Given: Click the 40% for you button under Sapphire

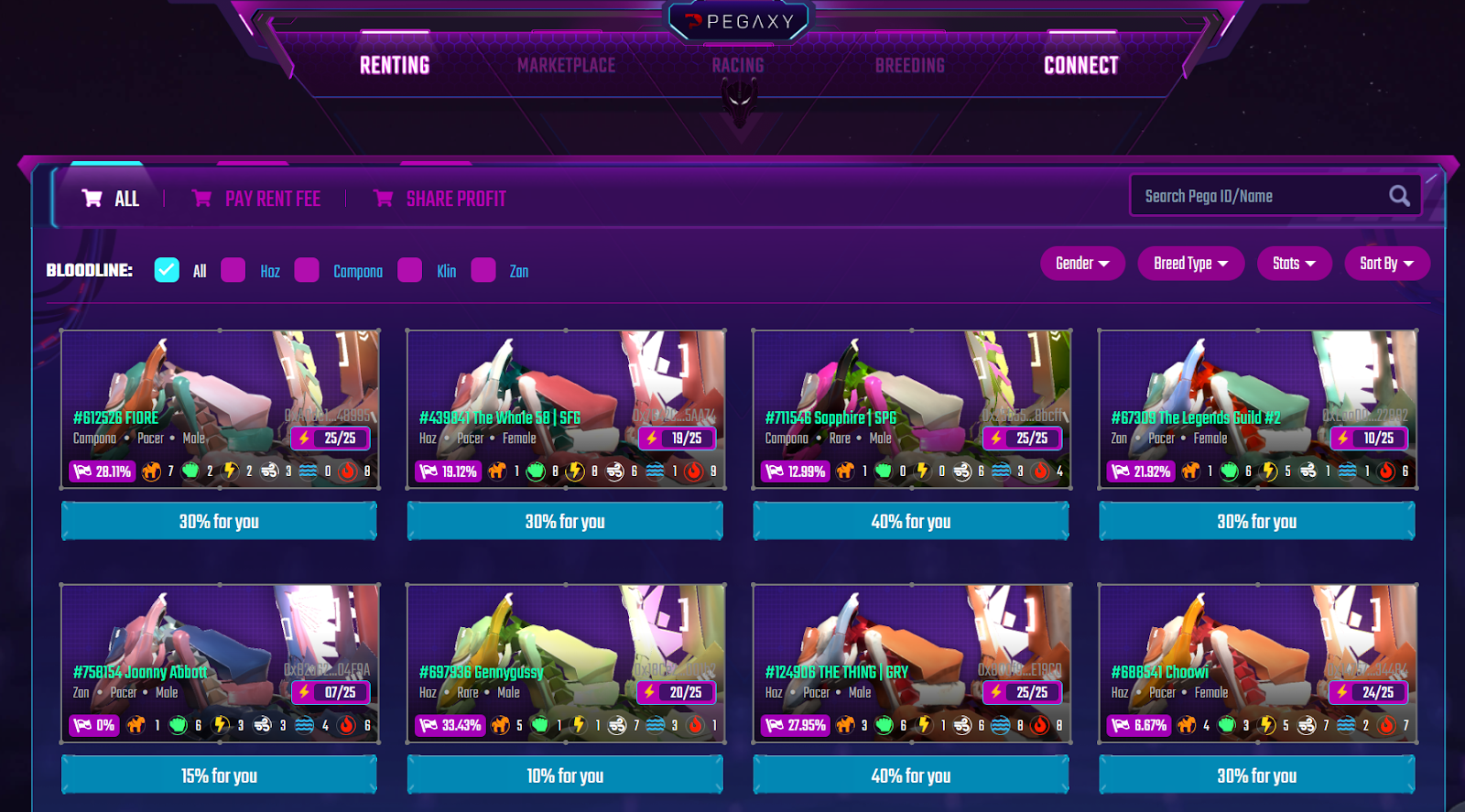Looking at the screenshot, I should [x=911, y=520].
